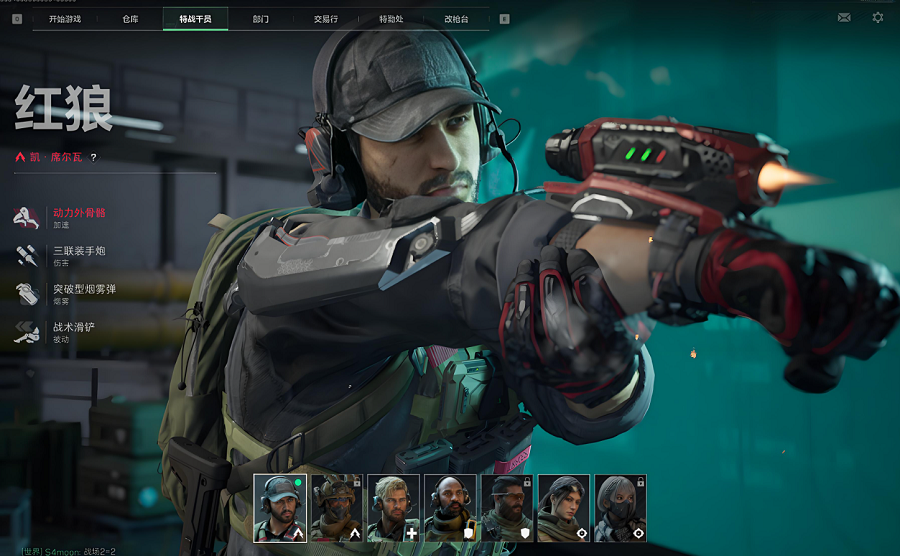Viewport: 900px width, 556px height.
Task: Open the mail envelope icon
Action: point(844,17)
